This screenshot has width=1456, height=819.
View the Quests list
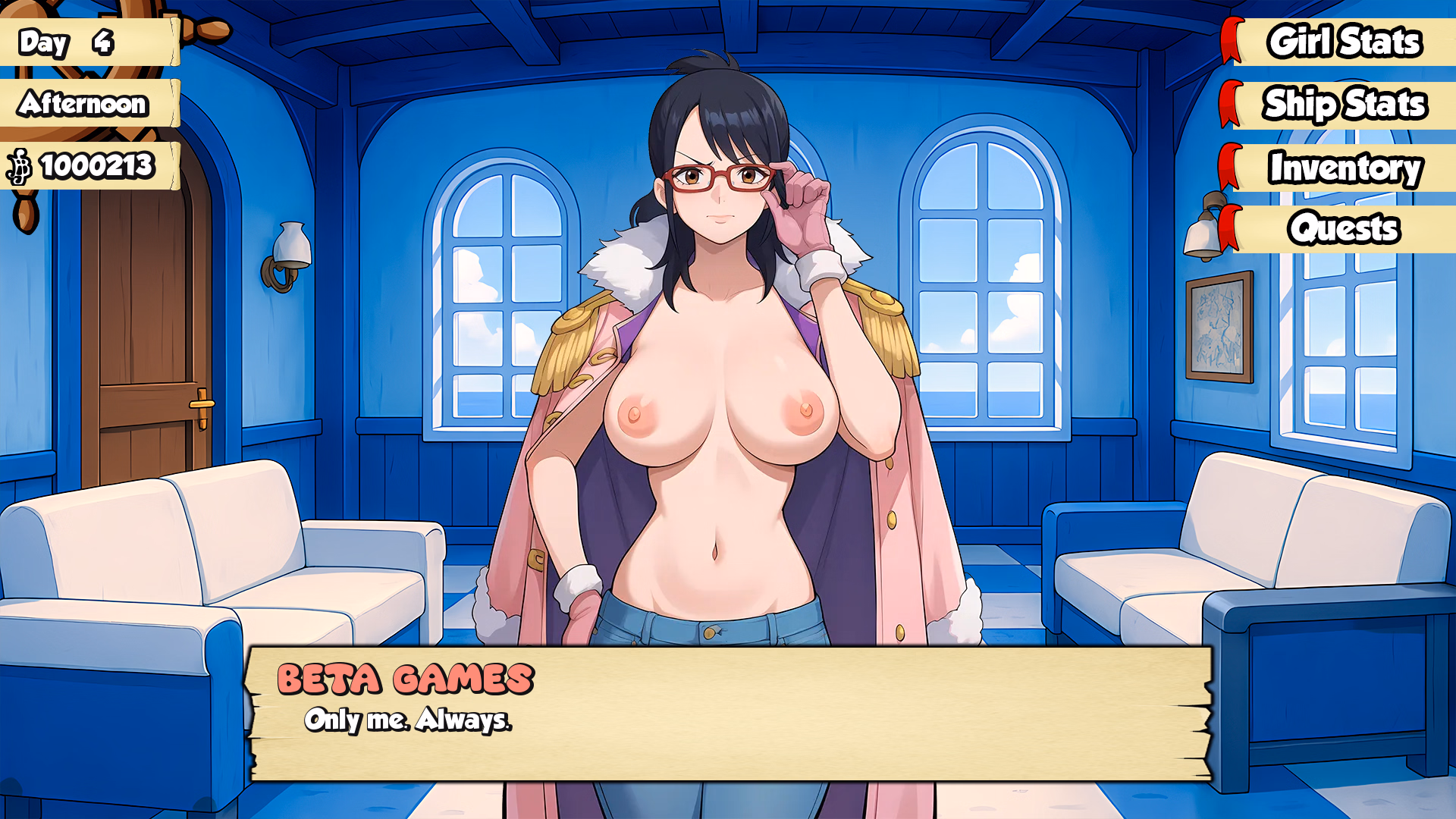tap(1343, 228)
